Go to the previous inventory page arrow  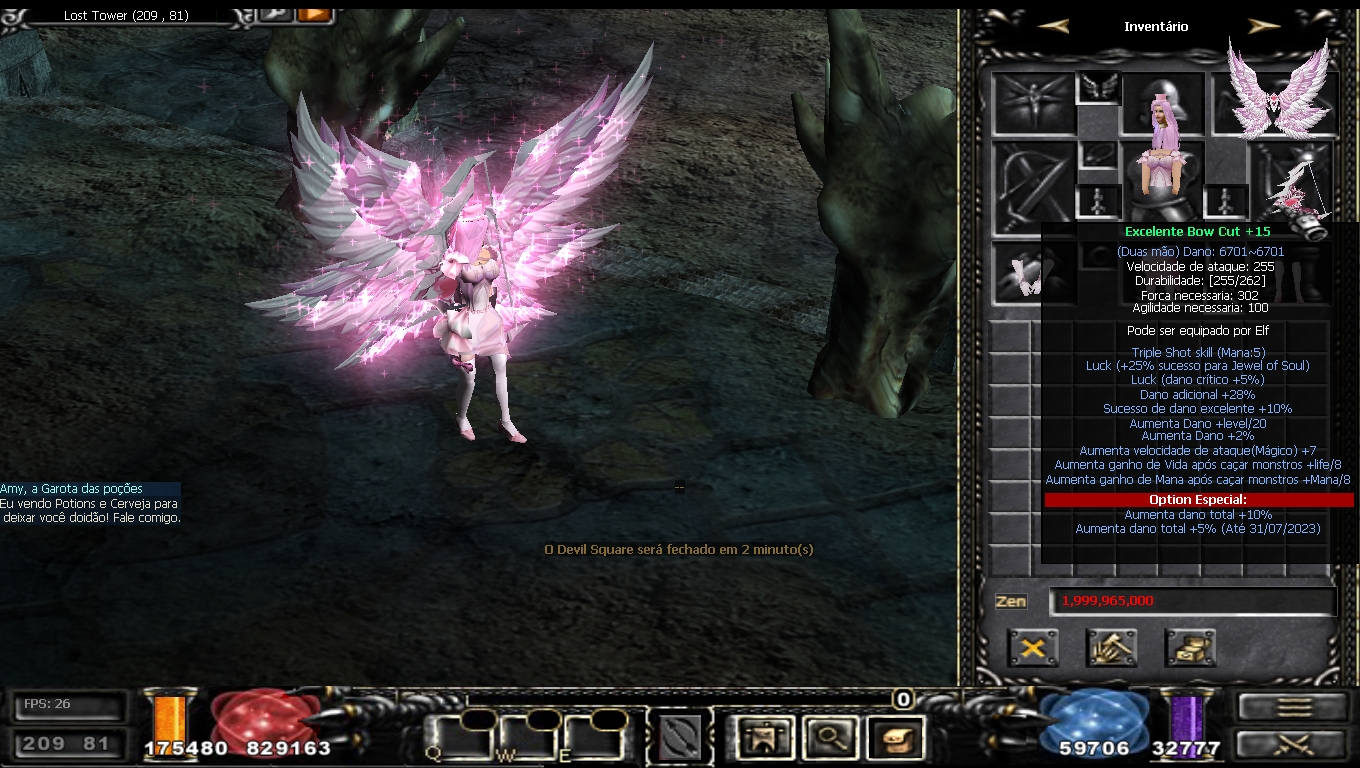pos(1053,27)
